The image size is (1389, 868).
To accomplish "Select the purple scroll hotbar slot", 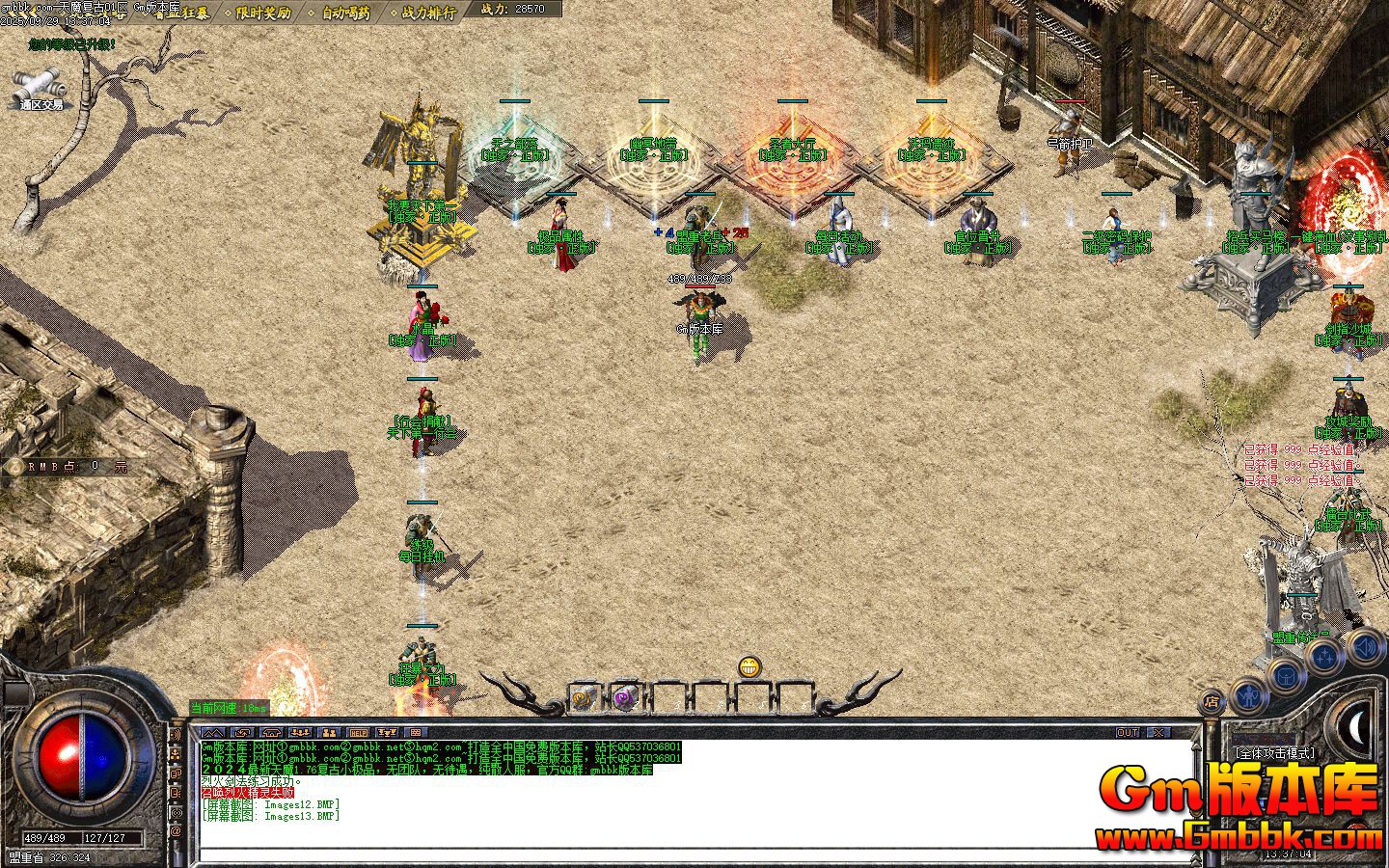I will (624, 697).
